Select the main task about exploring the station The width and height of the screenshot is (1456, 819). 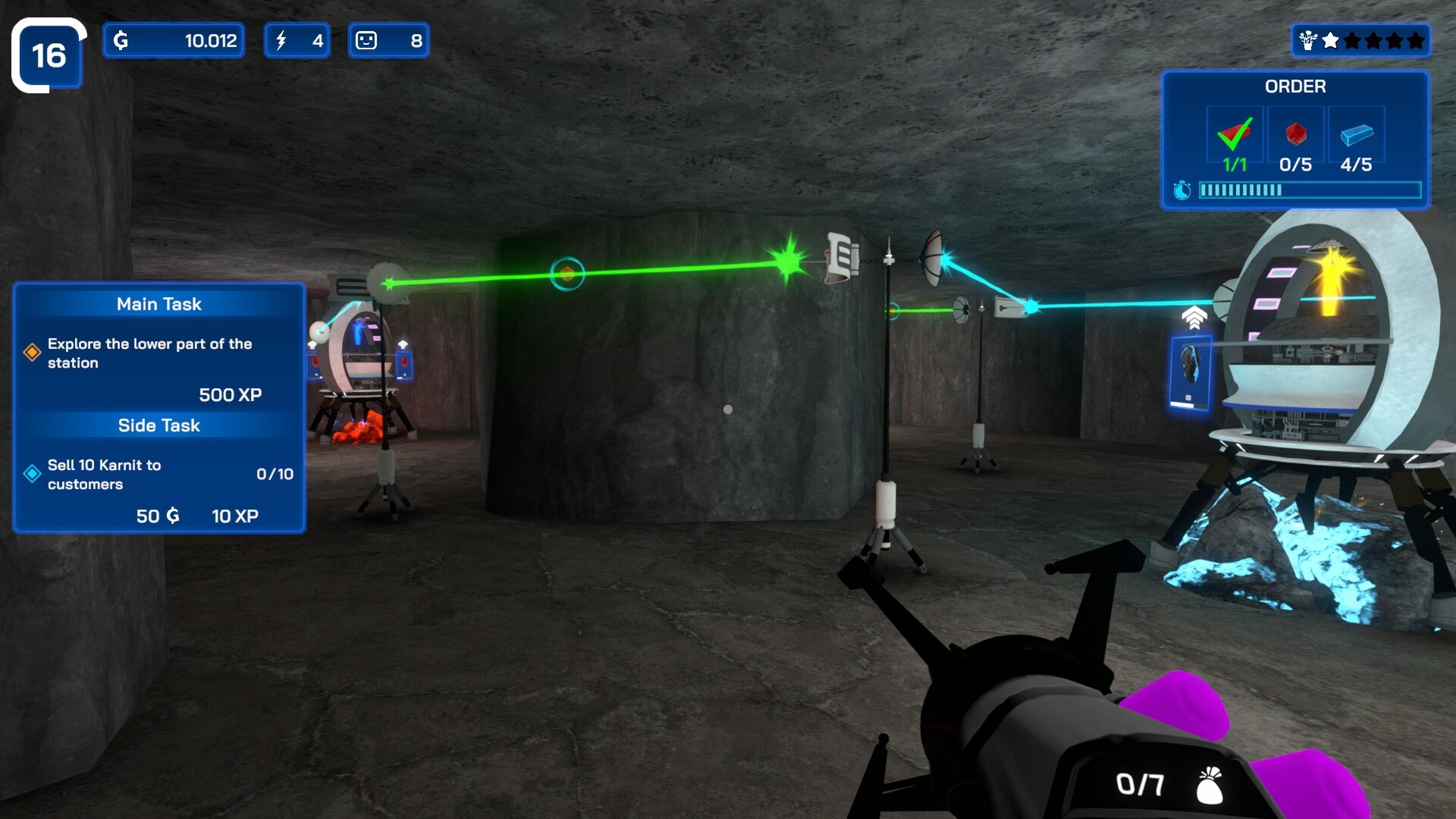coord(149,353)
